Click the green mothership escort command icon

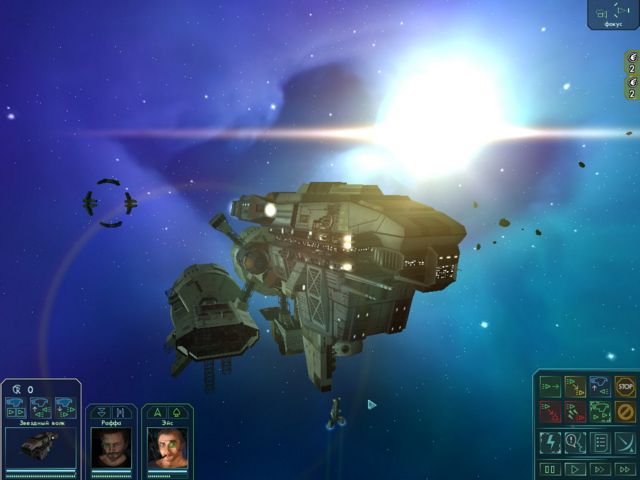[600, 411]
